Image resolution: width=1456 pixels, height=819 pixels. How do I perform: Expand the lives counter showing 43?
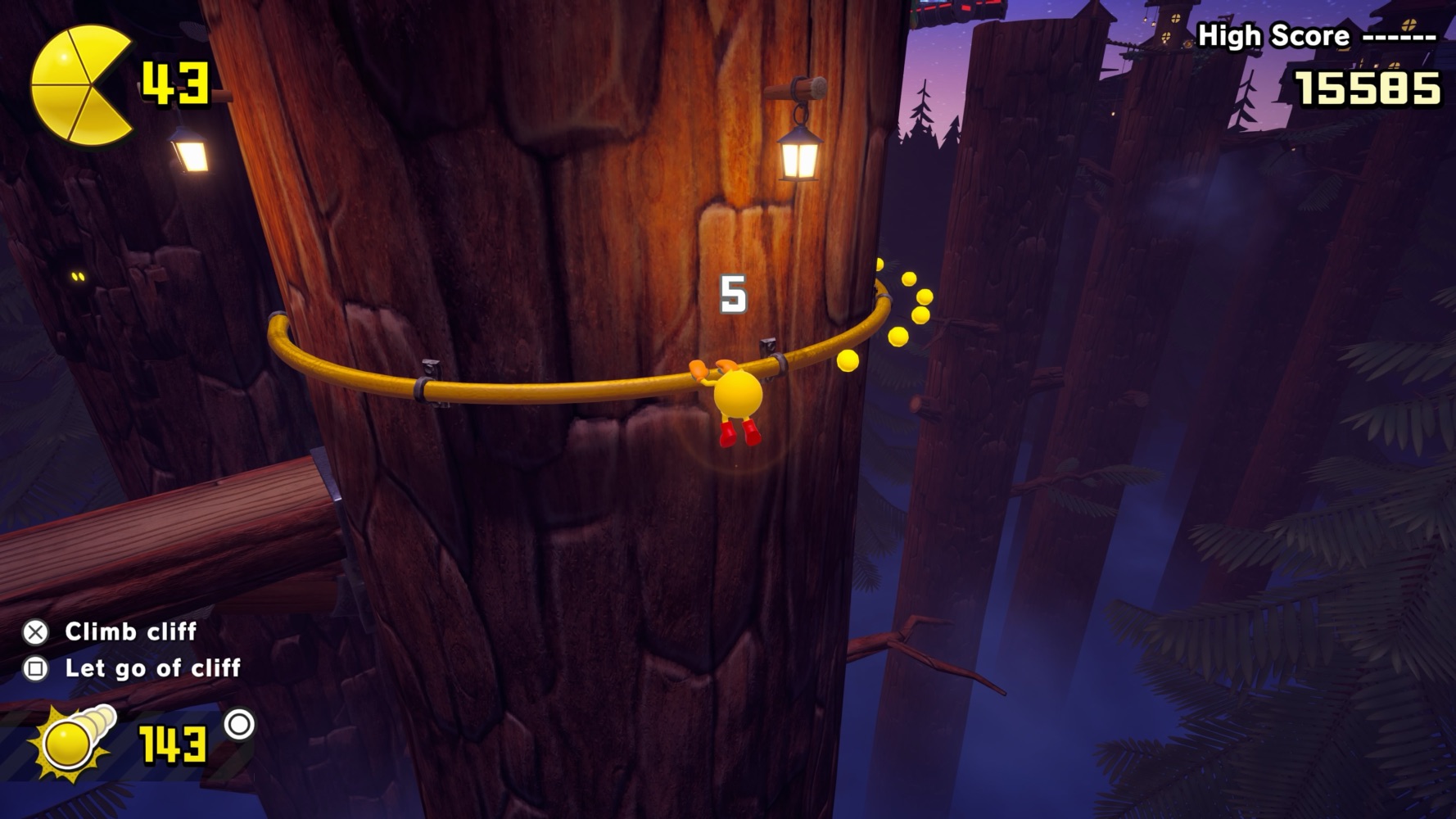coord(174,82)
